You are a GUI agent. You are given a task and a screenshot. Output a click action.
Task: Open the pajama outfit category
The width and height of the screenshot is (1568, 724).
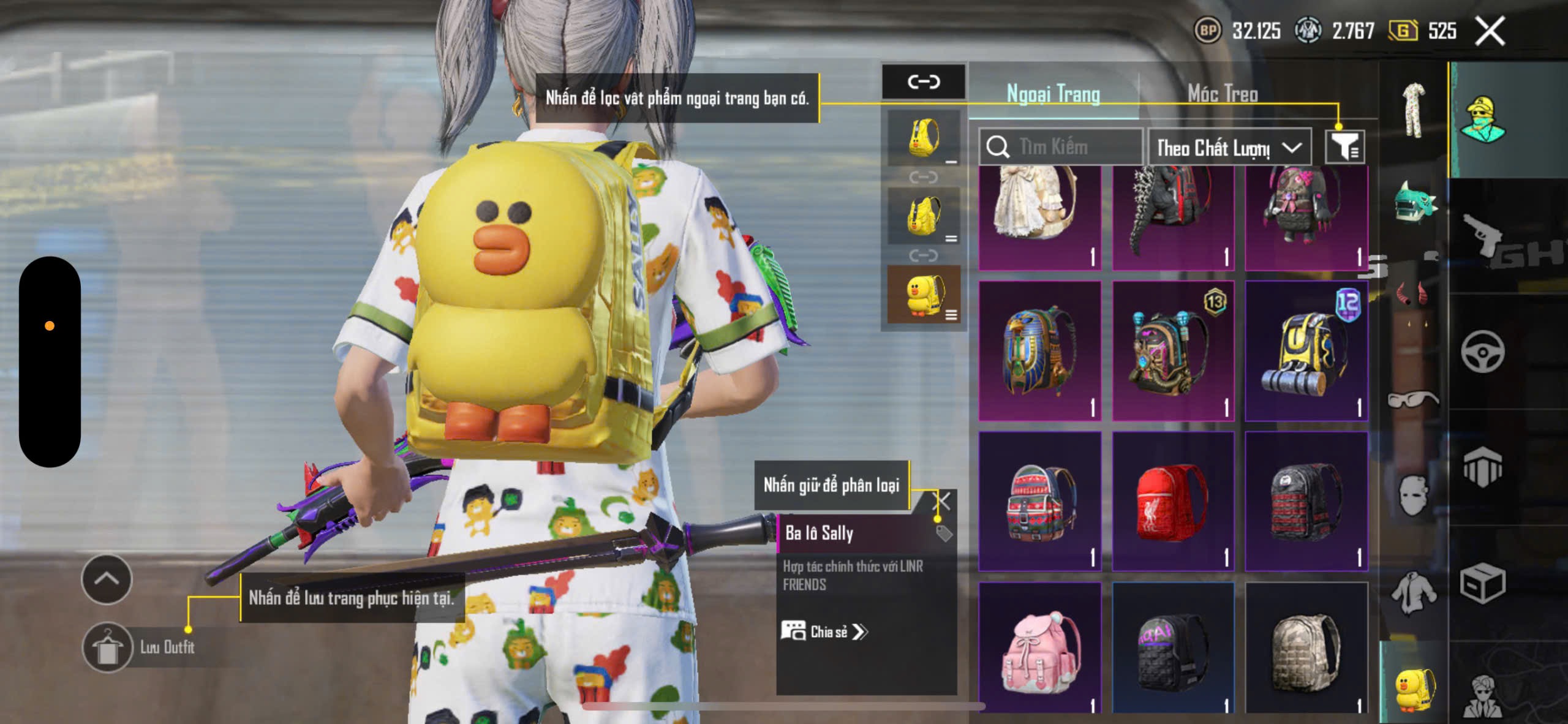pos(1414,111)
